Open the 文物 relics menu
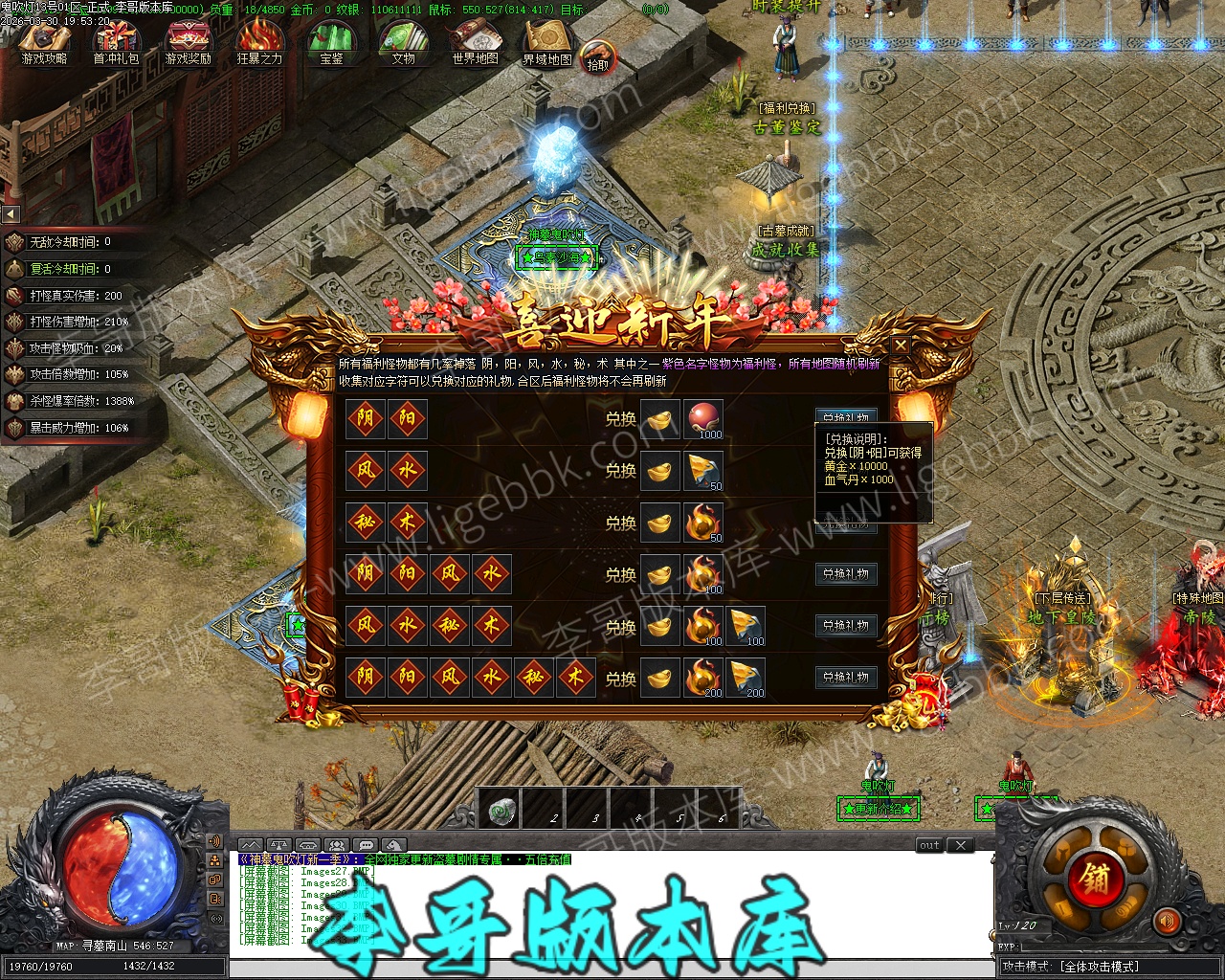The height and width of the screenshot is (980, 1225). (x=403, y=42)
